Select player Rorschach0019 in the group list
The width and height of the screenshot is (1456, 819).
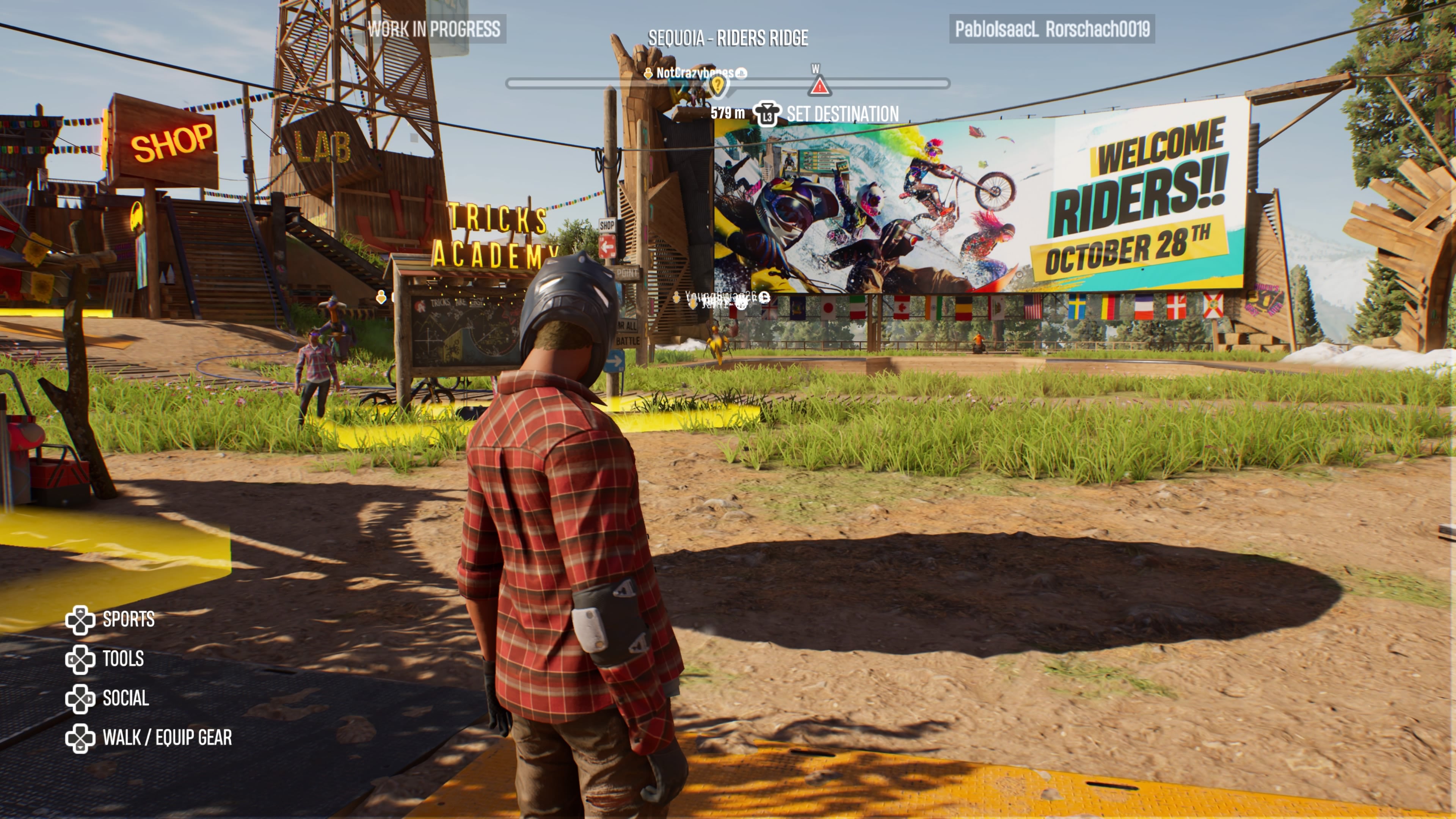pyautogui.click(x=1097, y=29)
